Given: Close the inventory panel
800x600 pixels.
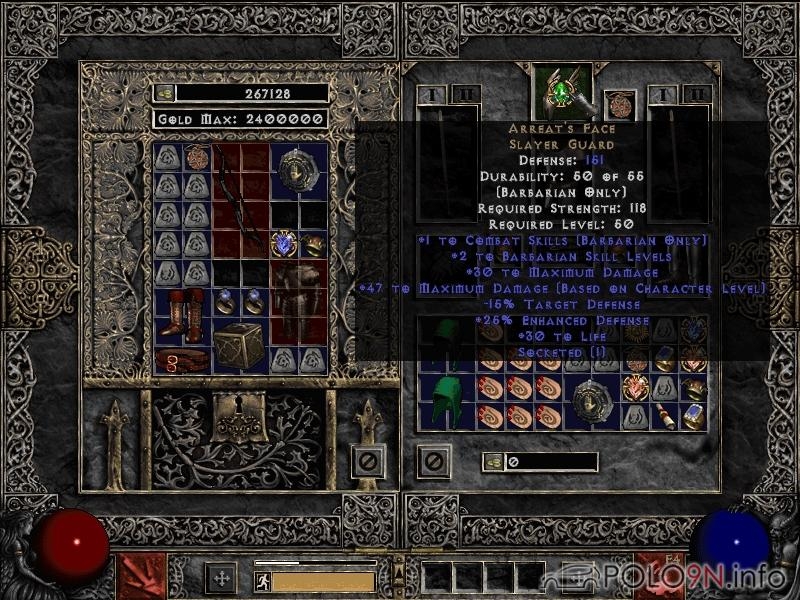Looking at the screenshot, I should (x=434, y=461).
